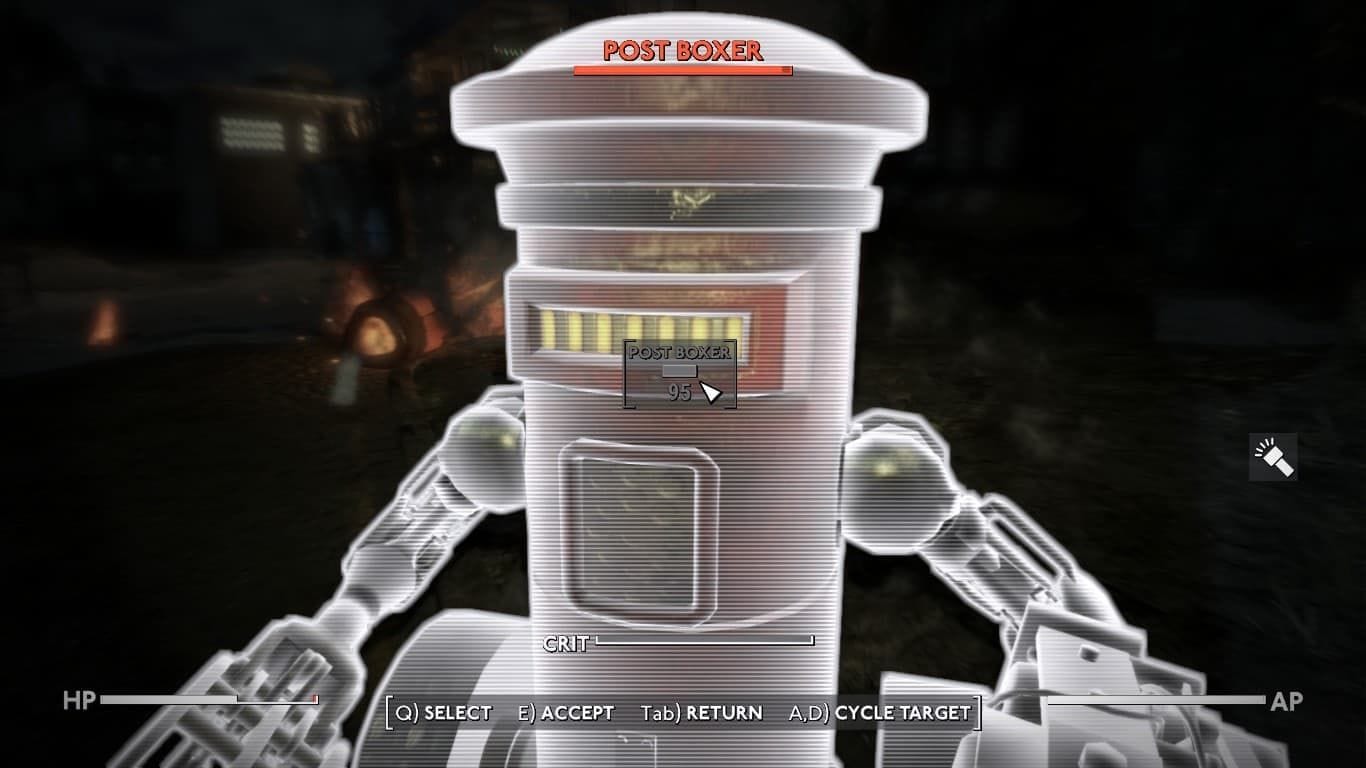
Task: Click the limb condition bar in target box
Action: [x=678, y=370]
